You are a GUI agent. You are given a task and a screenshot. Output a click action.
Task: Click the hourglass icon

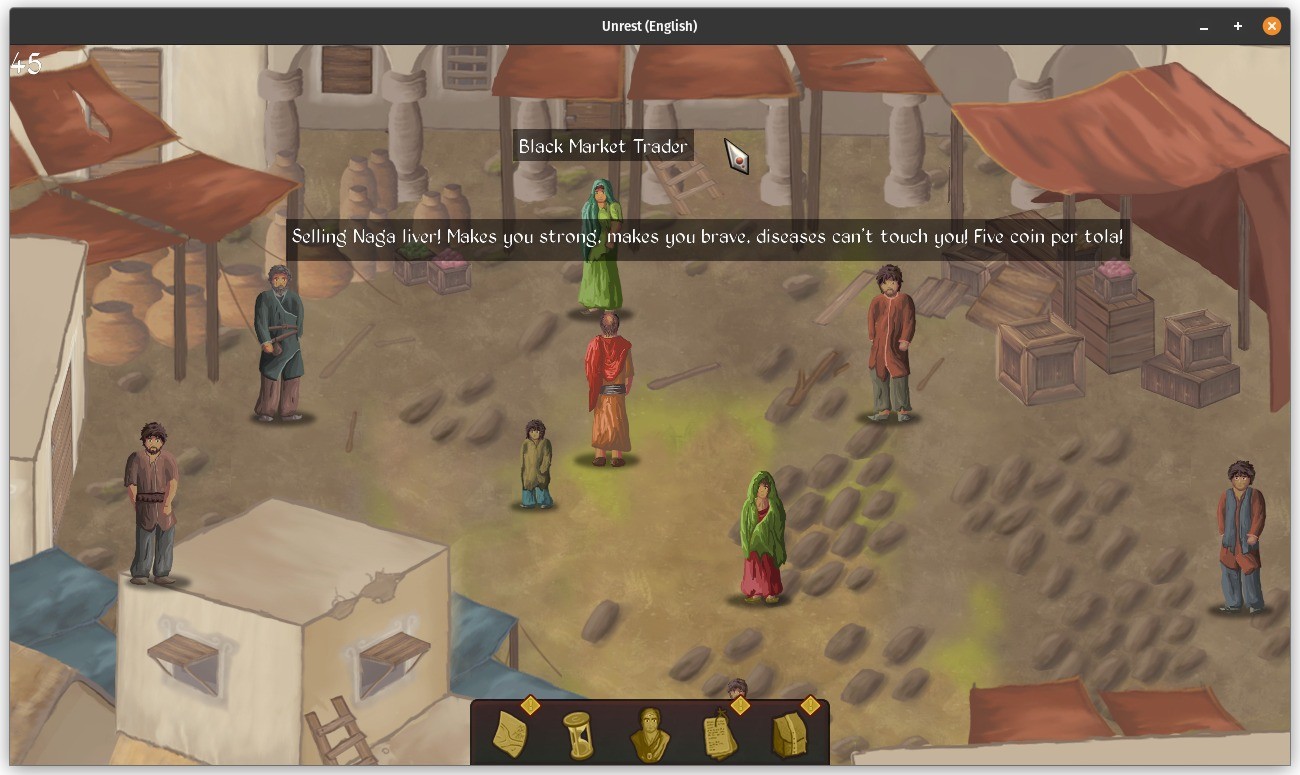tap(578, 735)
